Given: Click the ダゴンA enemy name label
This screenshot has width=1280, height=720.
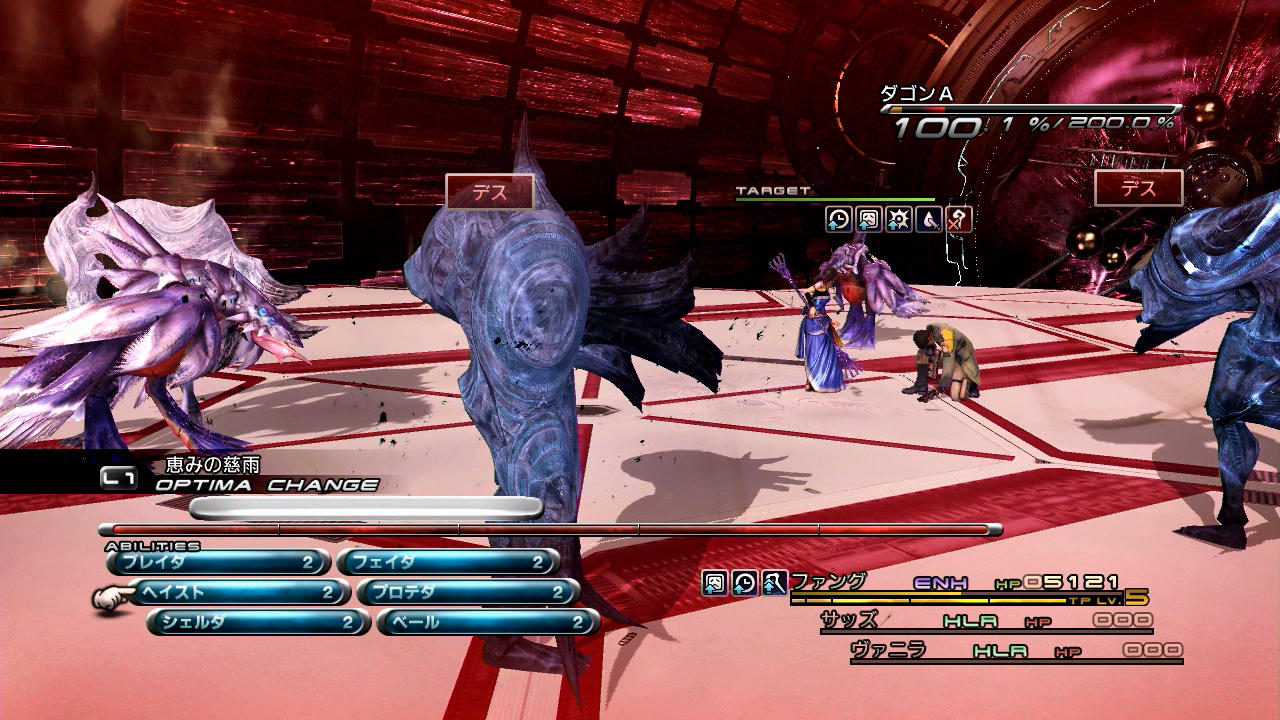Looking at the screenshot, I should click(915, 94).
